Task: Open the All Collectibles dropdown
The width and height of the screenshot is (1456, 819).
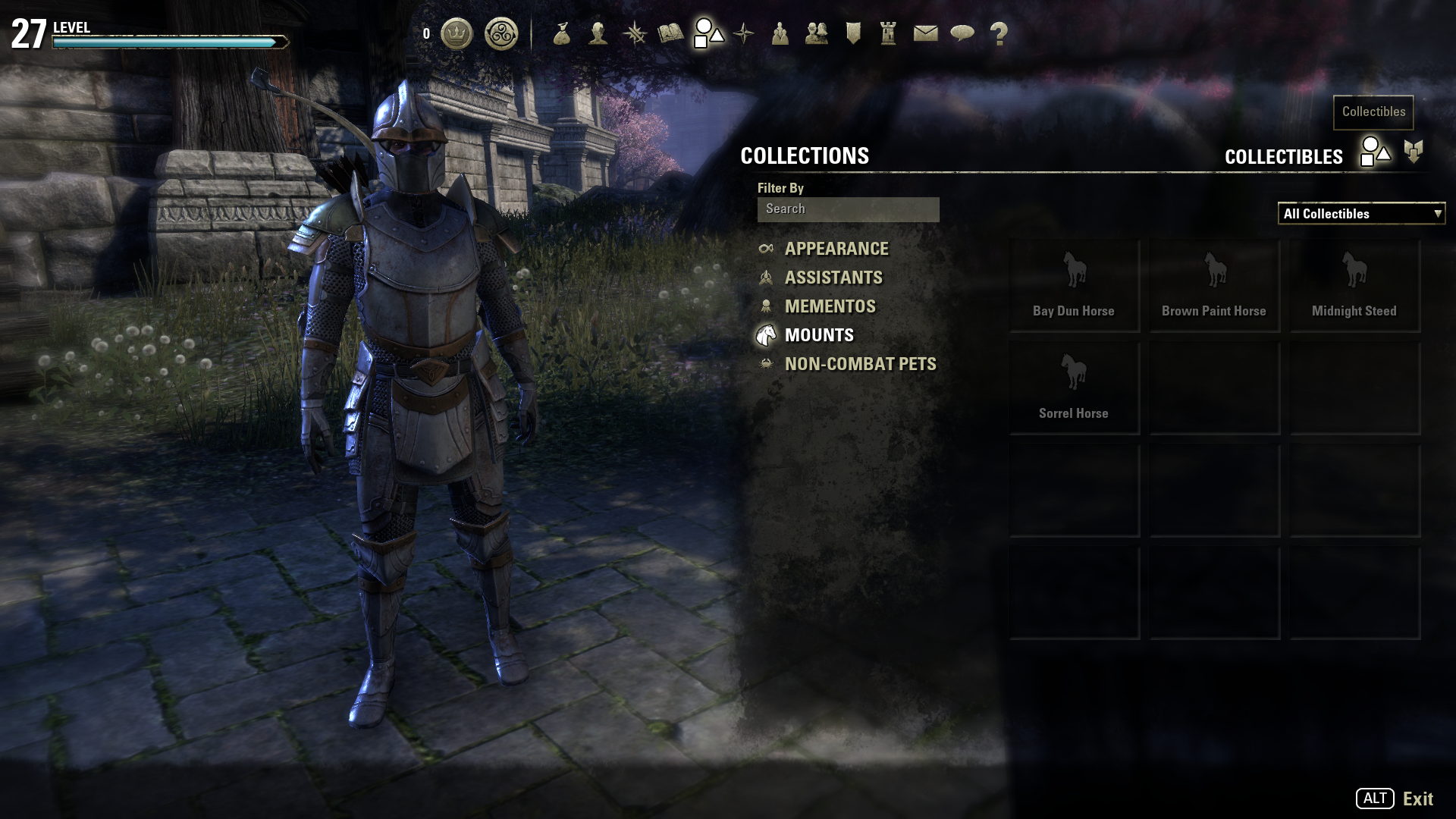Action: point(1361,214)
